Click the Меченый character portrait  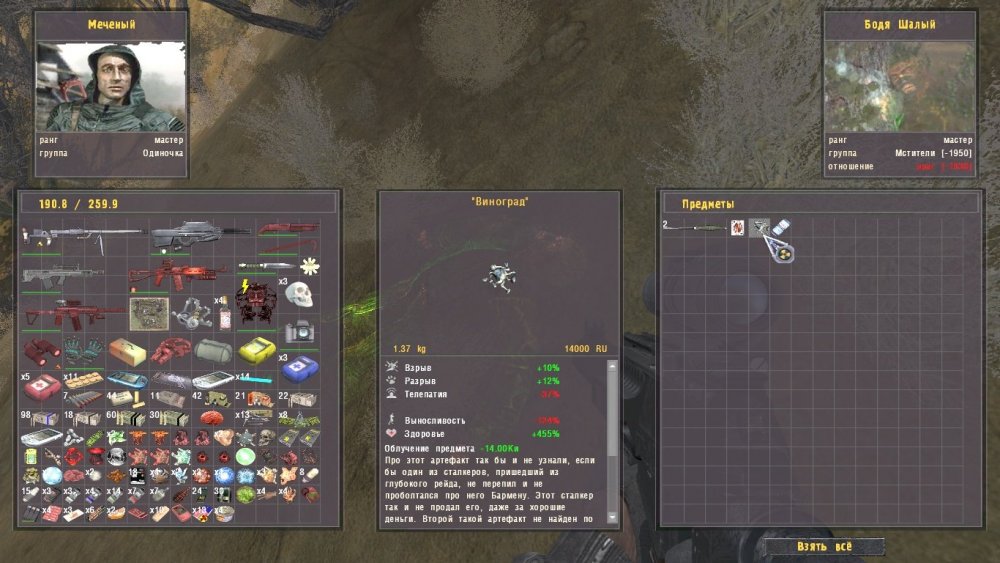tap(112, 86)
